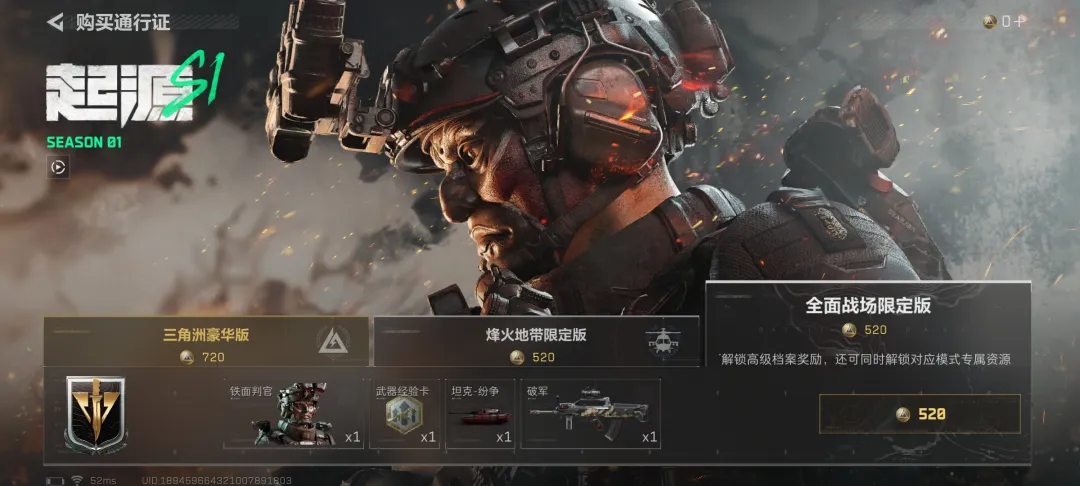Play the Season 01 trailer video
The width and height of the screenshot is (1080, 486).
click(x=59, y=167)
